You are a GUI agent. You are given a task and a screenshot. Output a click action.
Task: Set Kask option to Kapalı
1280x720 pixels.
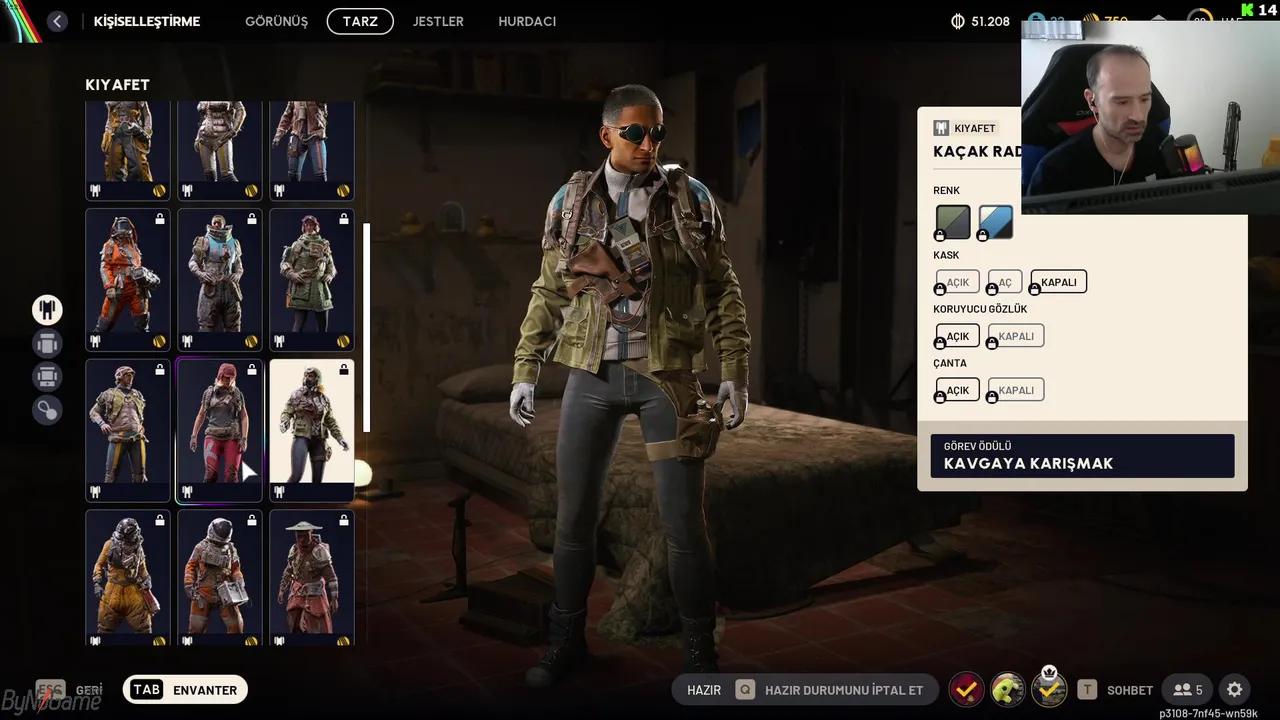click(1059, 282)
